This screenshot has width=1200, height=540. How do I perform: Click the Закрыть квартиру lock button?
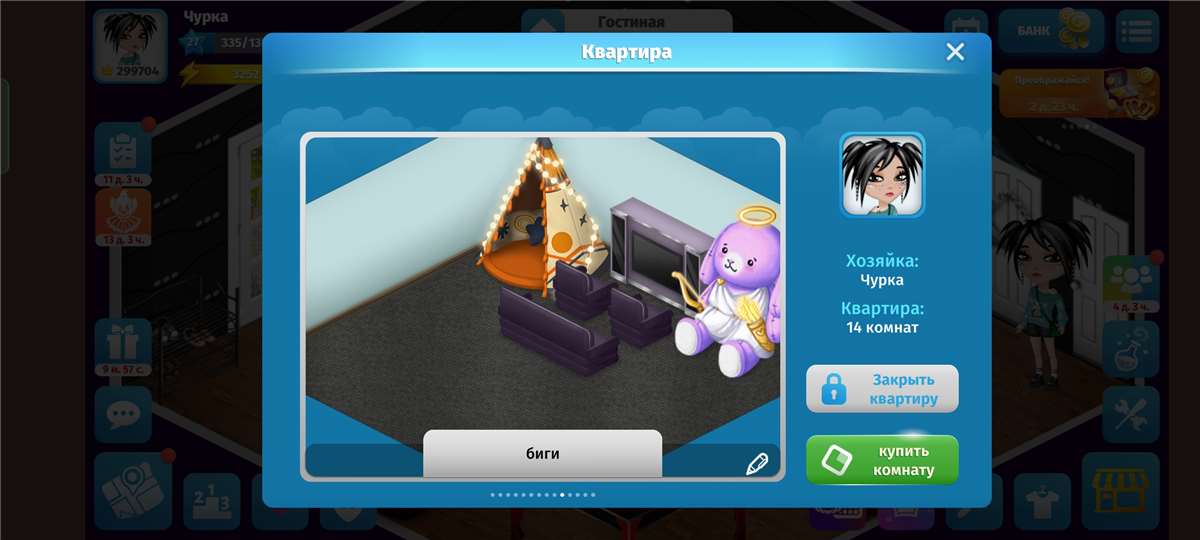(x=882, y=389)
